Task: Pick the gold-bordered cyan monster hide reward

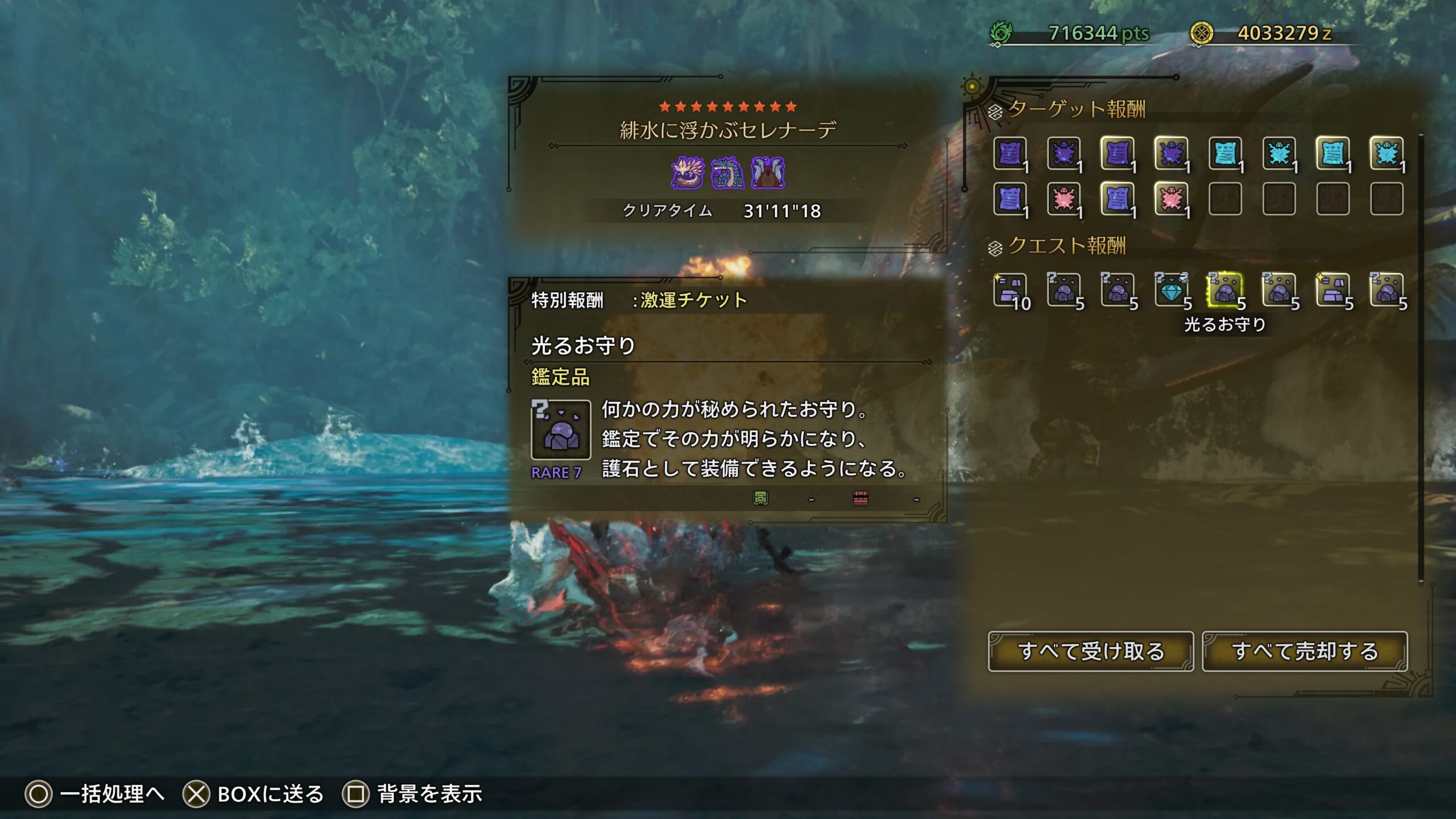Action: point(1386,153)
